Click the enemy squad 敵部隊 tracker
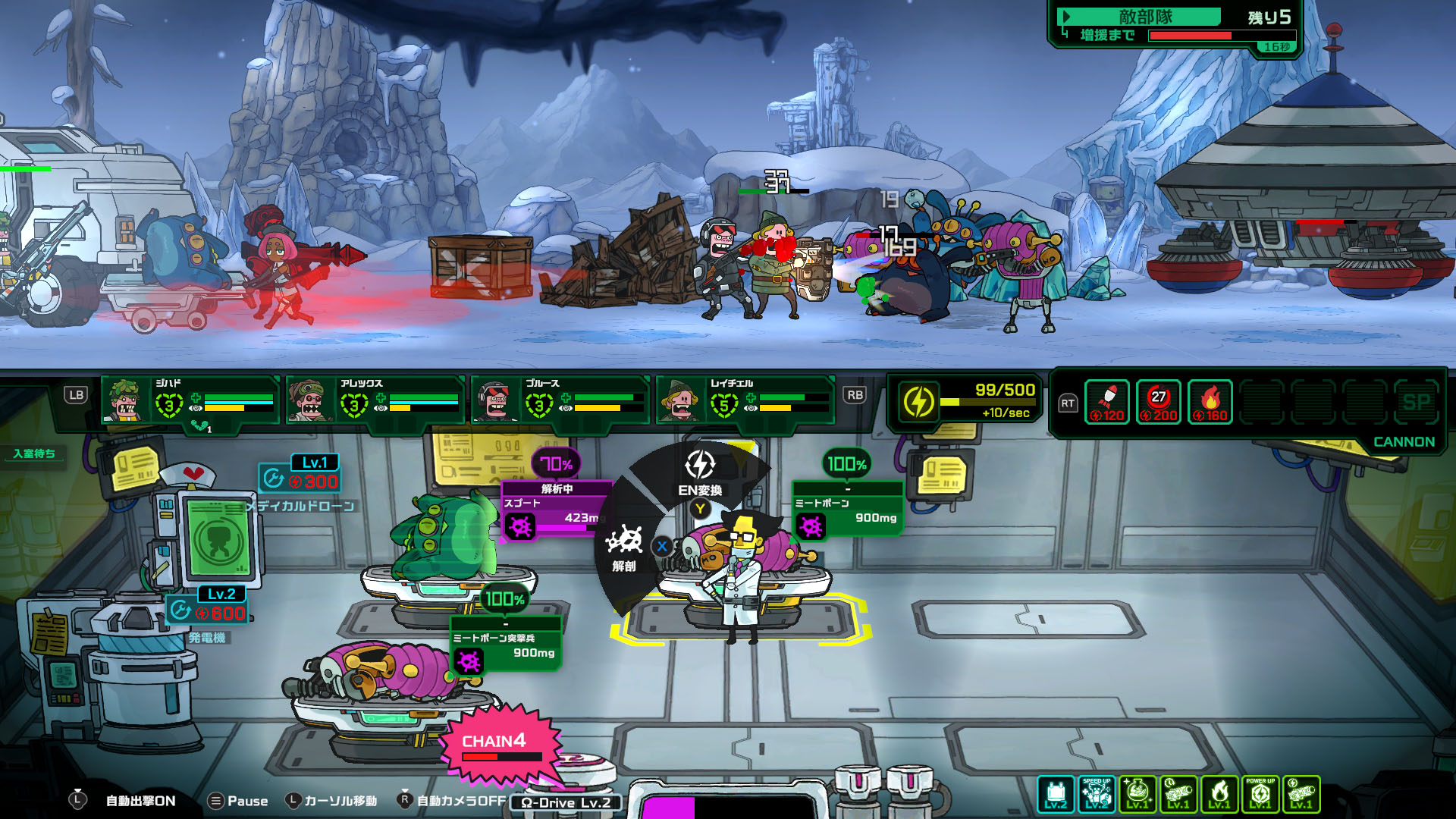The image size is (1456, 819). point(1175,27)
